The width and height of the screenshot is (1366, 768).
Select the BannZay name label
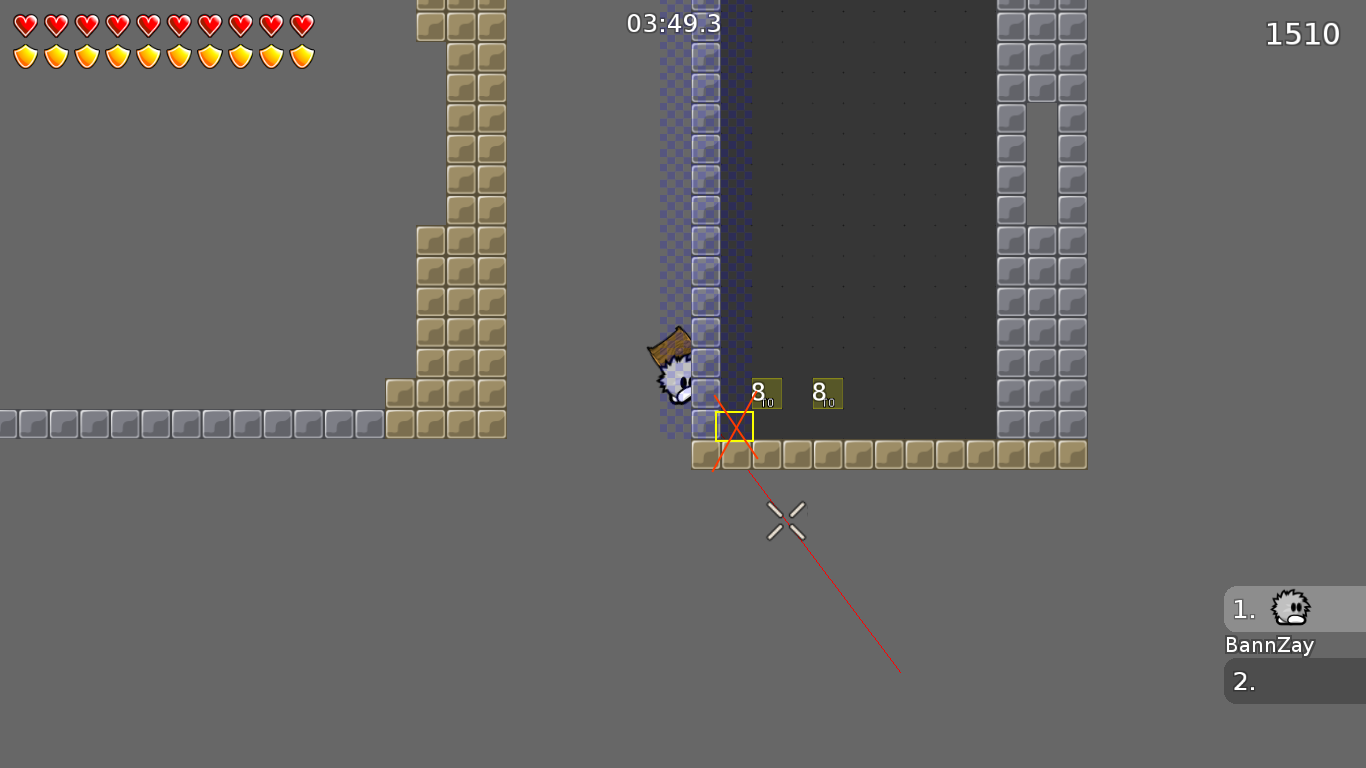tap(1270, 645)
